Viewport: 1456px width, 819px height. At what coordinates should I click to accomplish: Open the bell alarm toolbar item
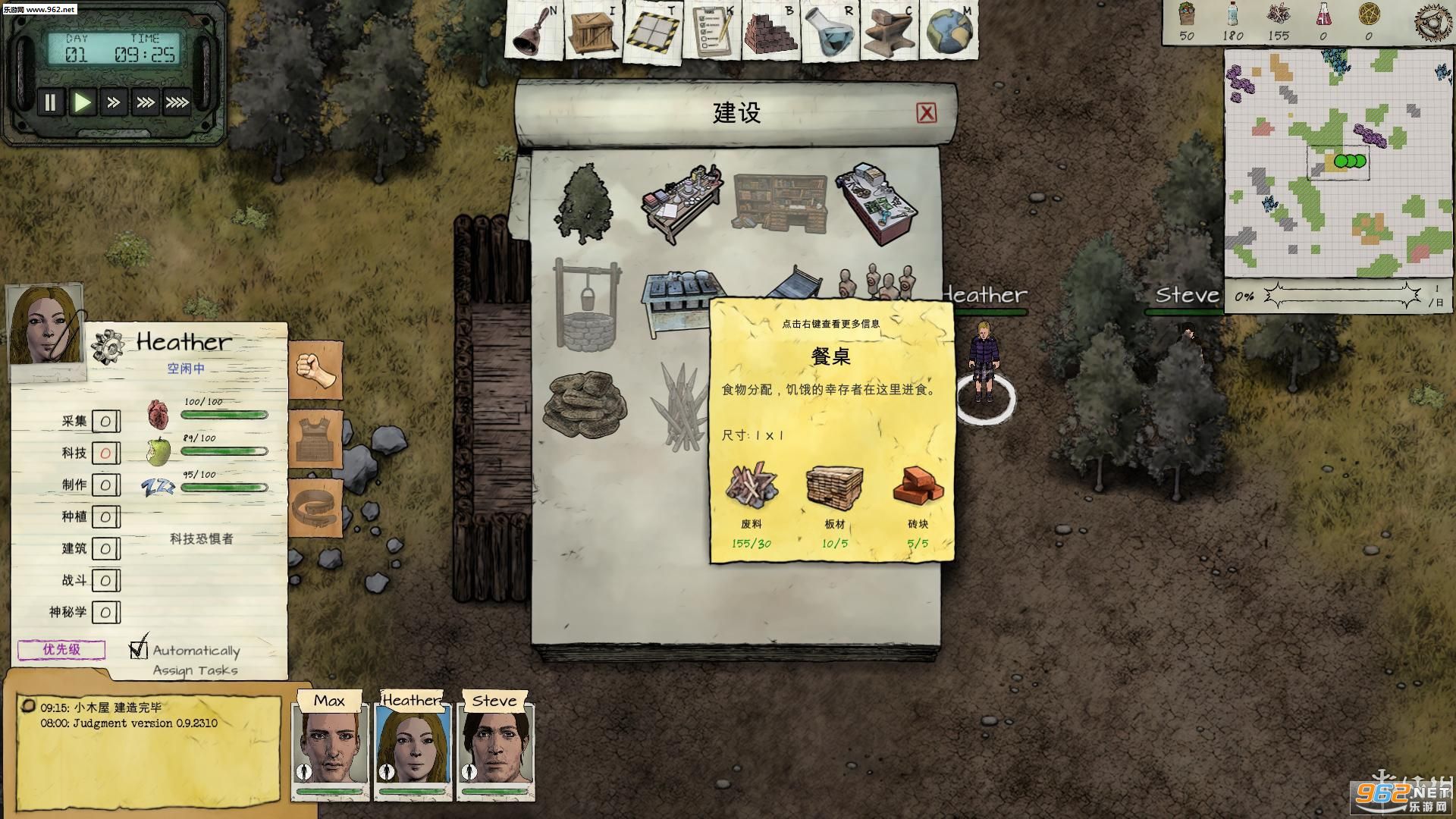point(534,30)
